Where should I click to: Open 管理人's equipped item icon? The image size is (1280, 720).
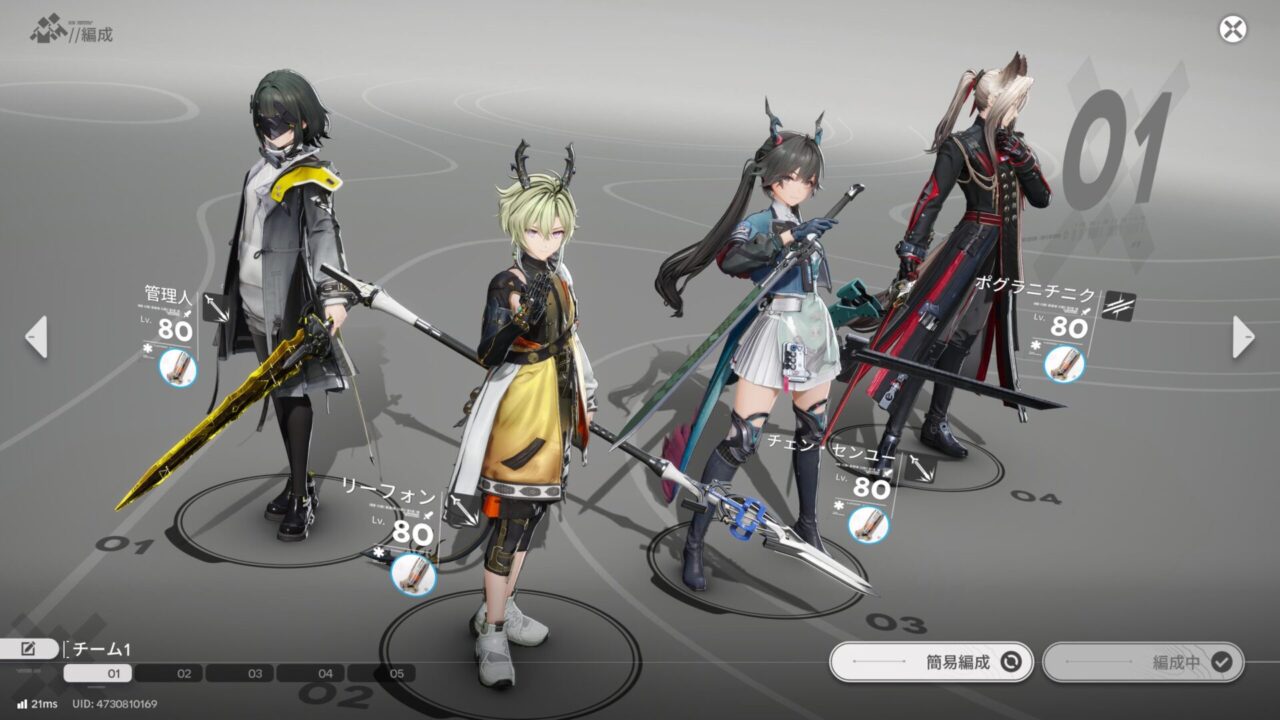[x=178, y=369]
